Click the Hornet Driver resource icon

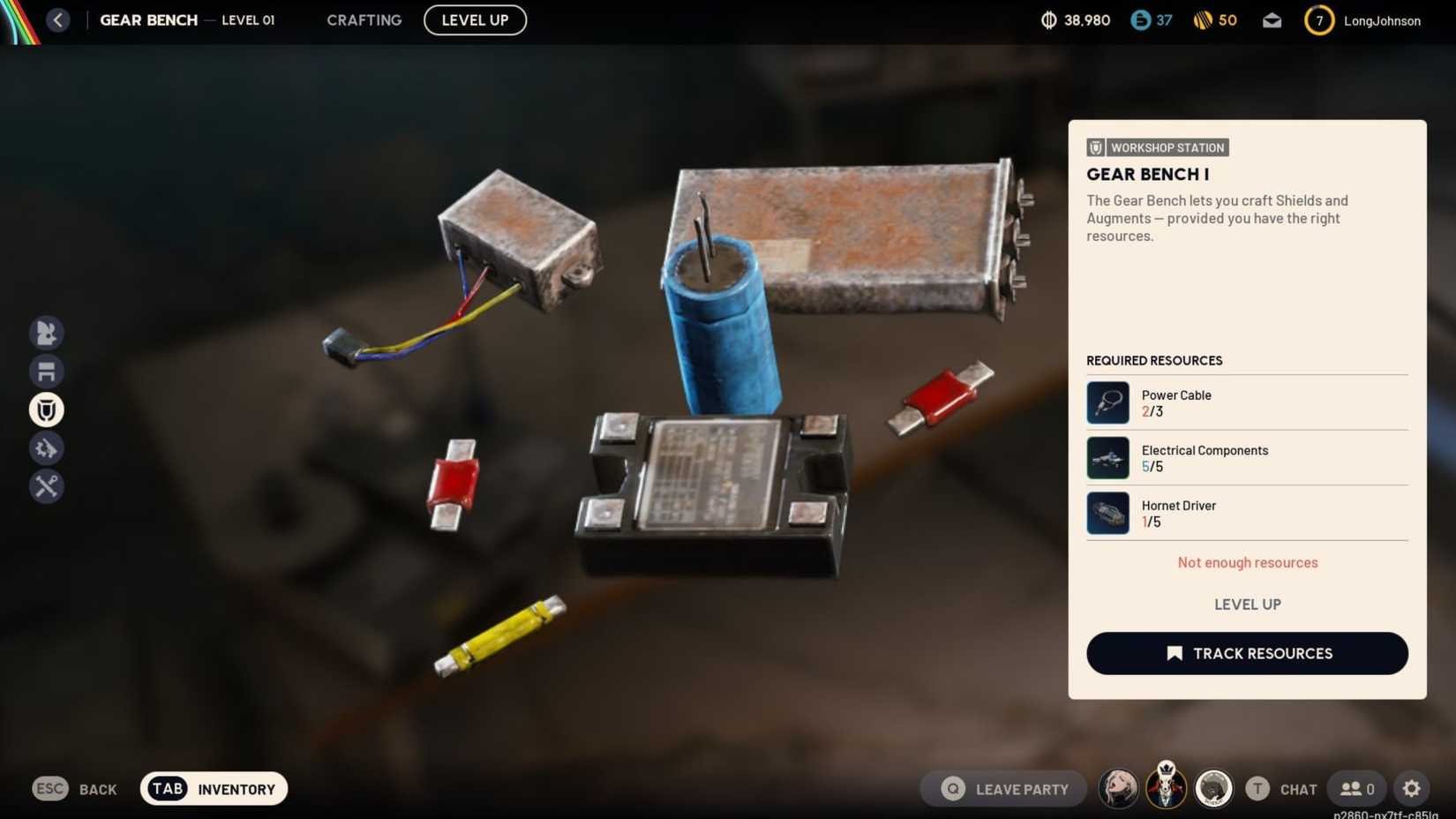[x=1107, y=513]
